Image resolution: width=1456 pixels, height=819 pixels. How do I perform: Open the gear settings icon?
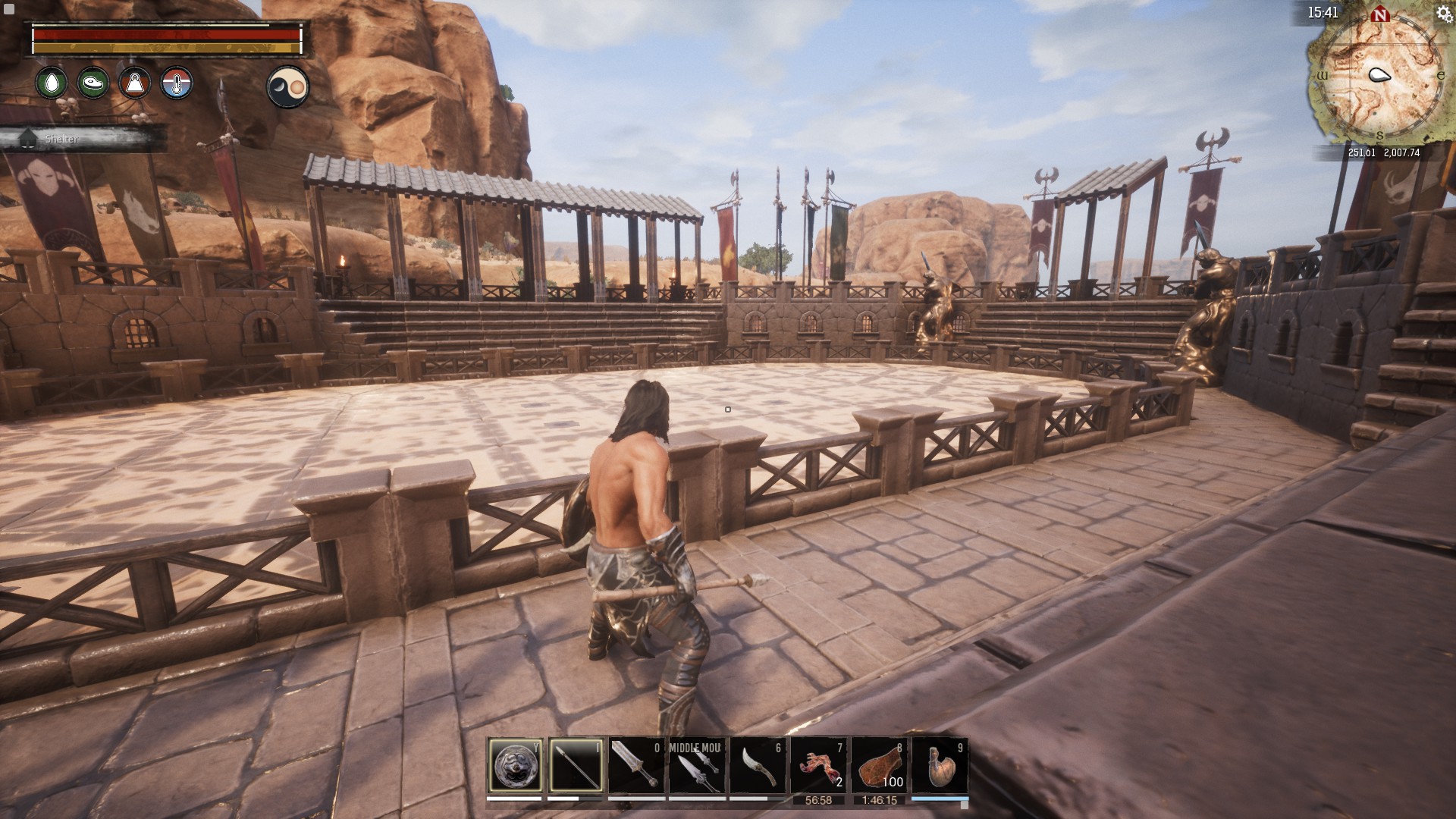pos(1444,14)
